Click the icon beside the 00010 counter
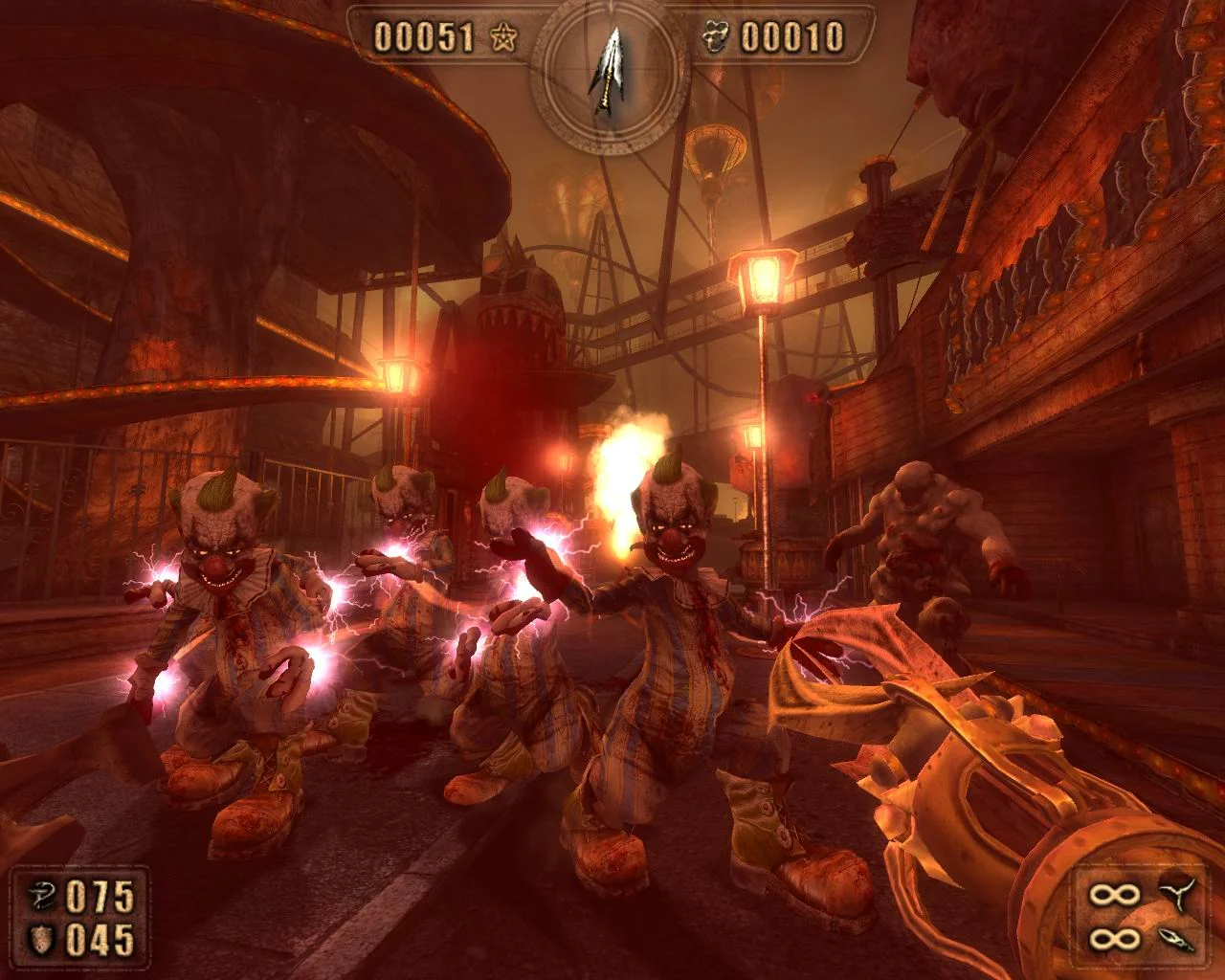Screen dimensions: 1225x980 pos(716,37)
